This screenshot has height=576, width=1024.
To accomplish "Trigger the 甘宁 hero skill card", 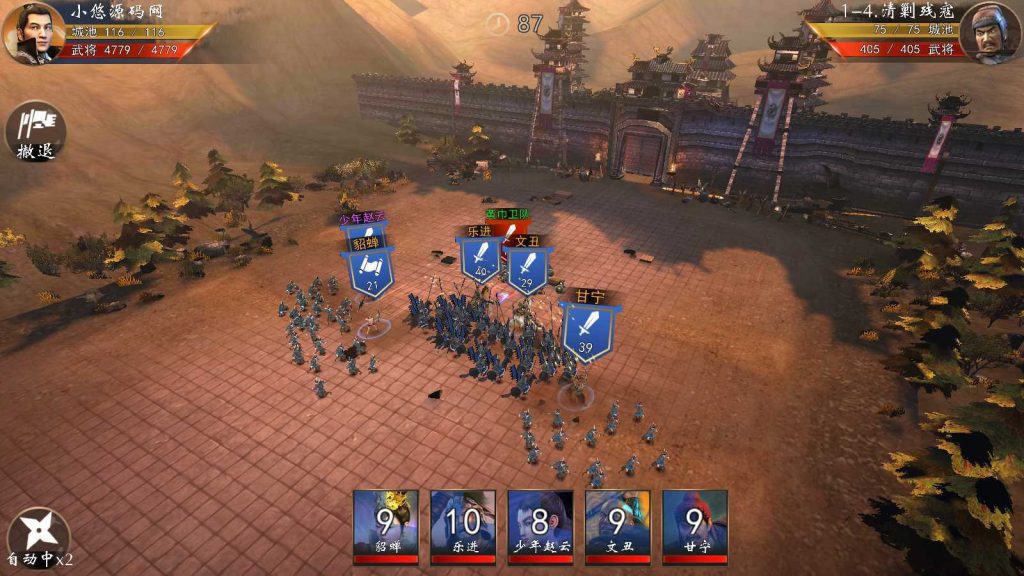I will click(x=694, y=526).
